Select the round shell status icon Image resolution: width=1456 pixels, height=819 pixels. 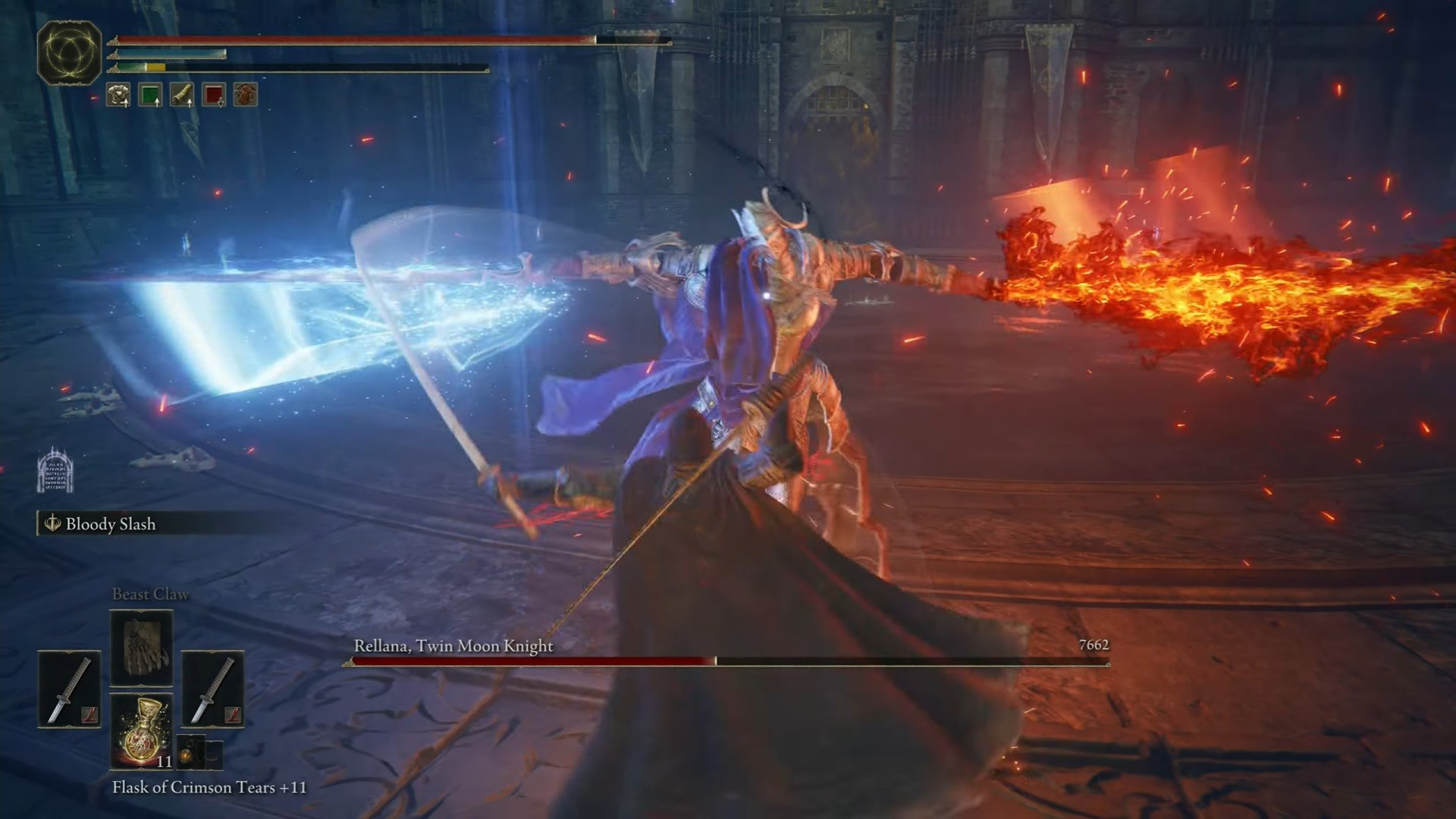tap(246, 95)
